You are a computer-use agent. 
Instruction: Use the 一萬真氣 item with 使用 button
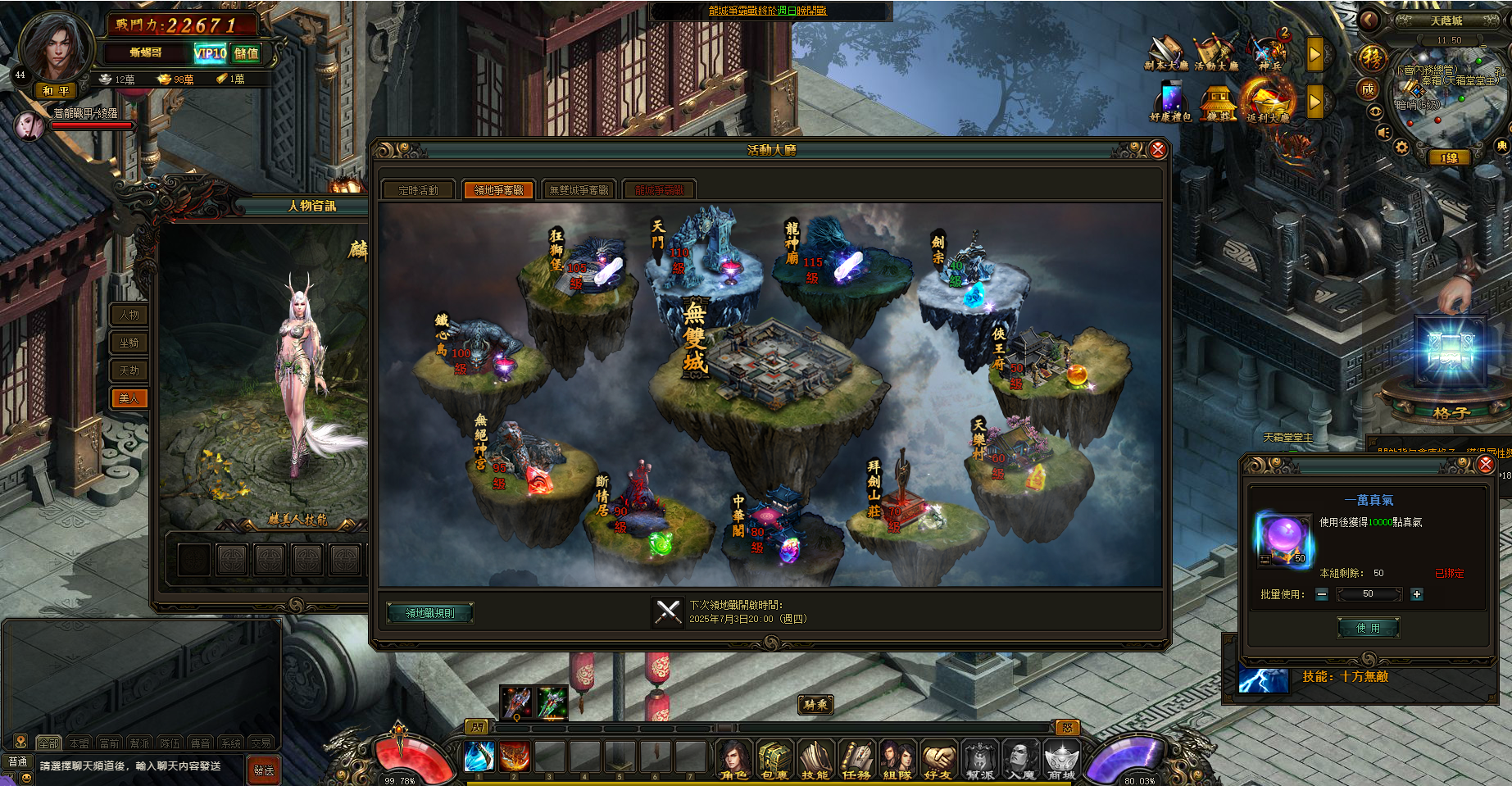tap(1368, 628)
